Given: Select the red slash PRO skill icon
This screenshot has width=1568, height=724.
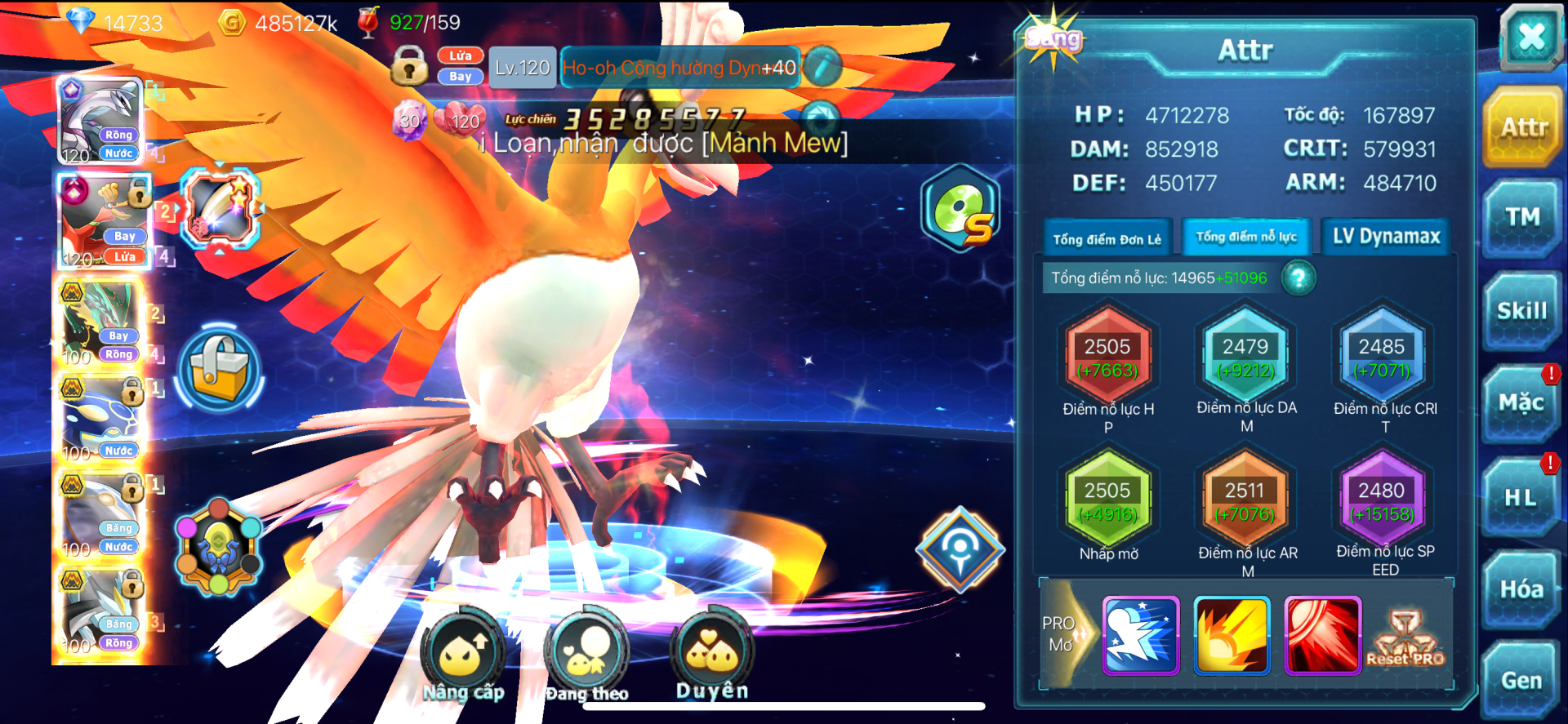Looking at the screenshot, I should [1322, 635].
